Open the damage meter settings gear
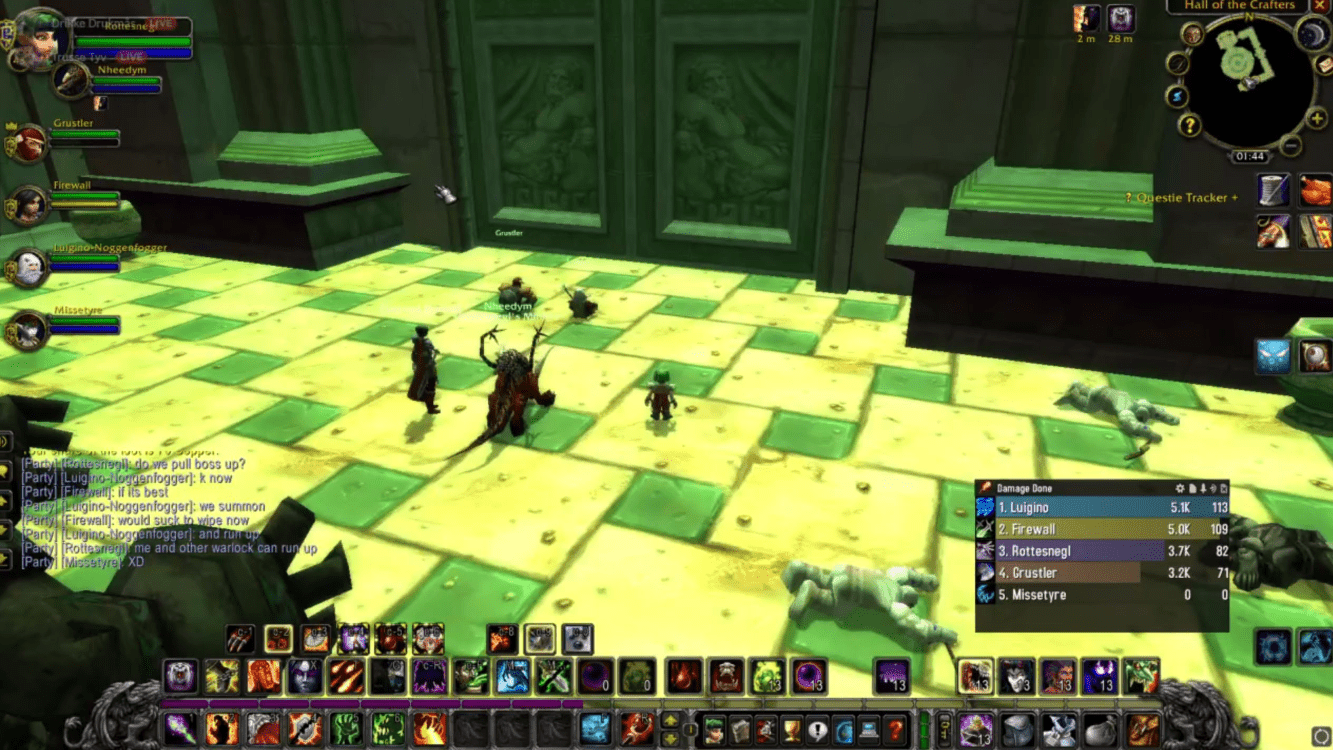 [x=1180, y=488]
